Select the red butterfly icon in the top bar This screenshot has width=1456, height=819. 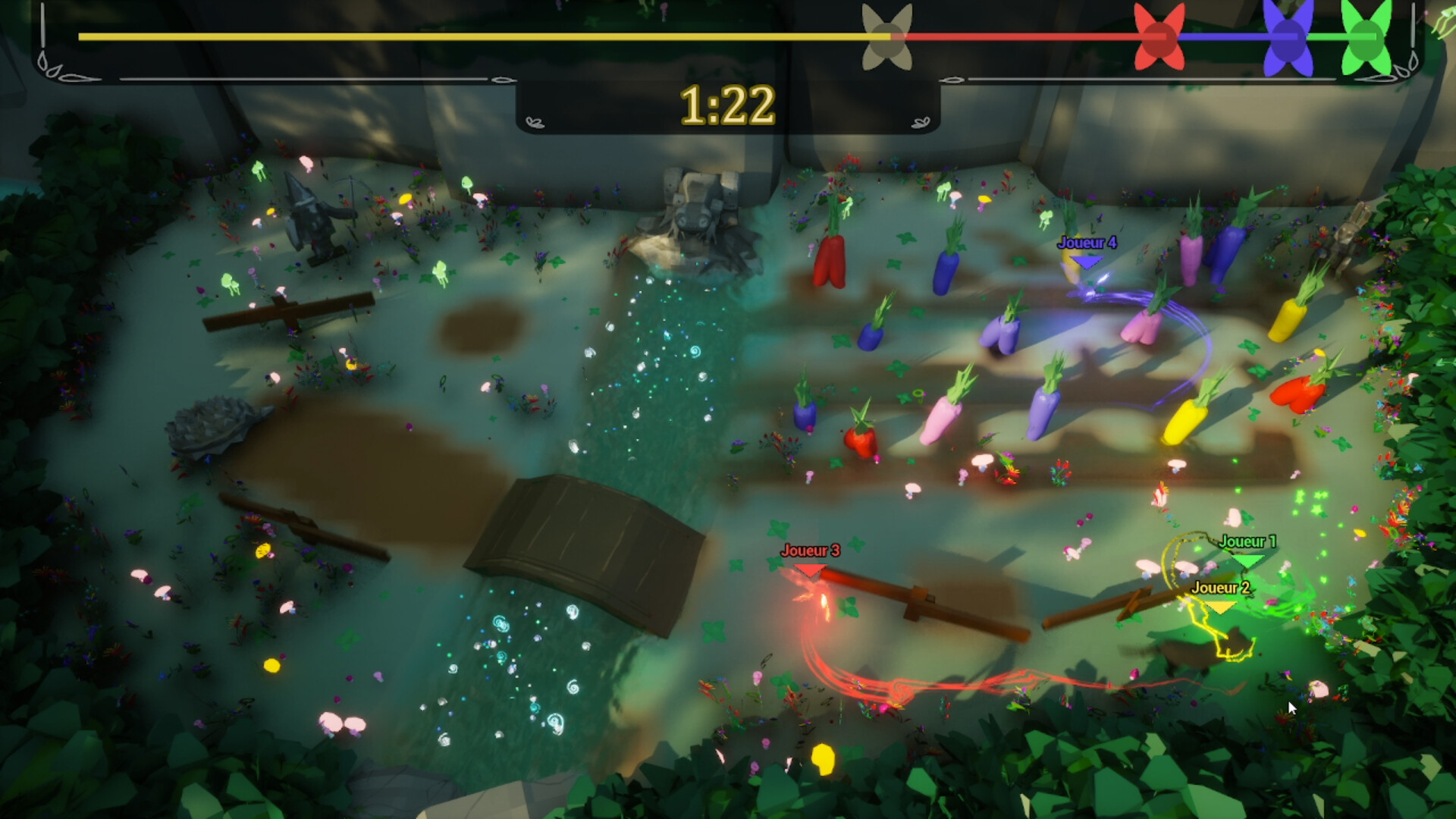click(1160, 36)
